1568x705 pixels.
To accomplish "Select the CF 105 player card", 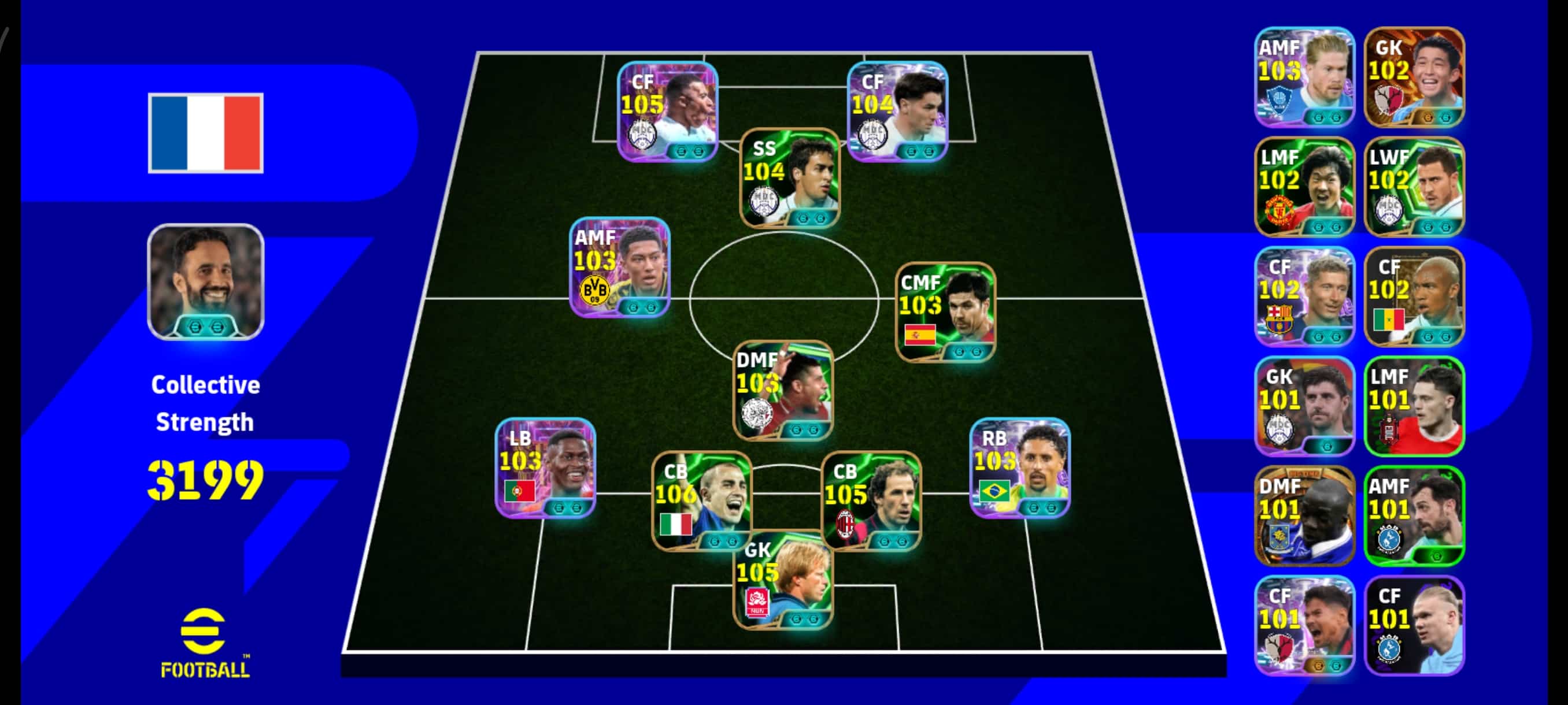I will point(668,112).
